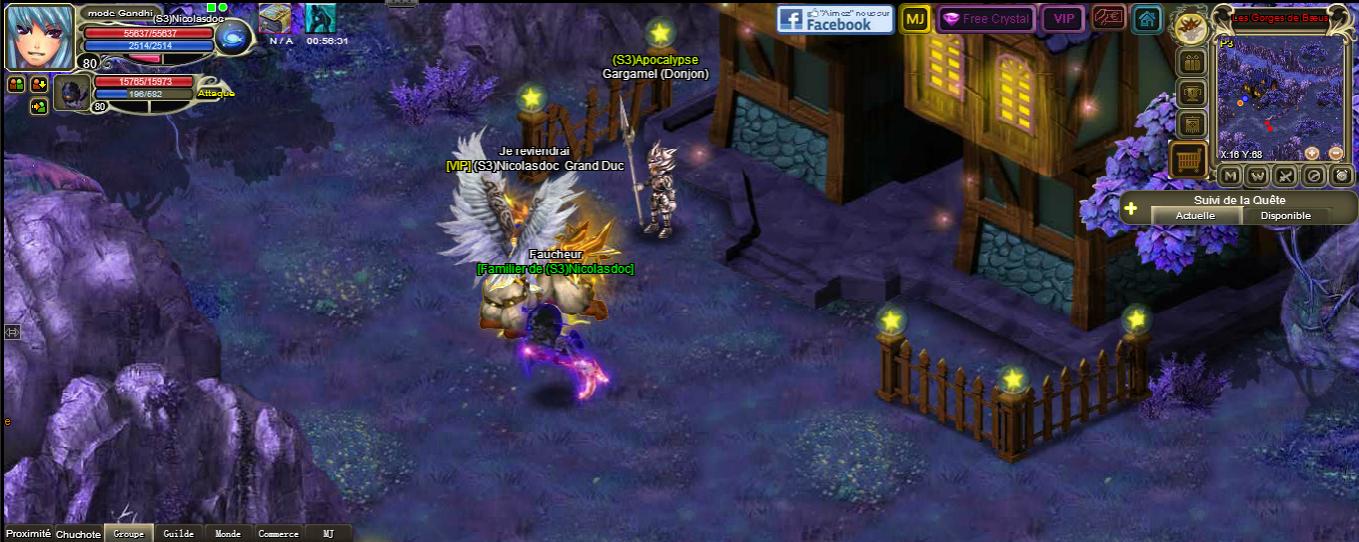The image size is (1359, 542).
Task: Select the Commerce chat tab
Action: pyautogui.click(x=278, y=534)
